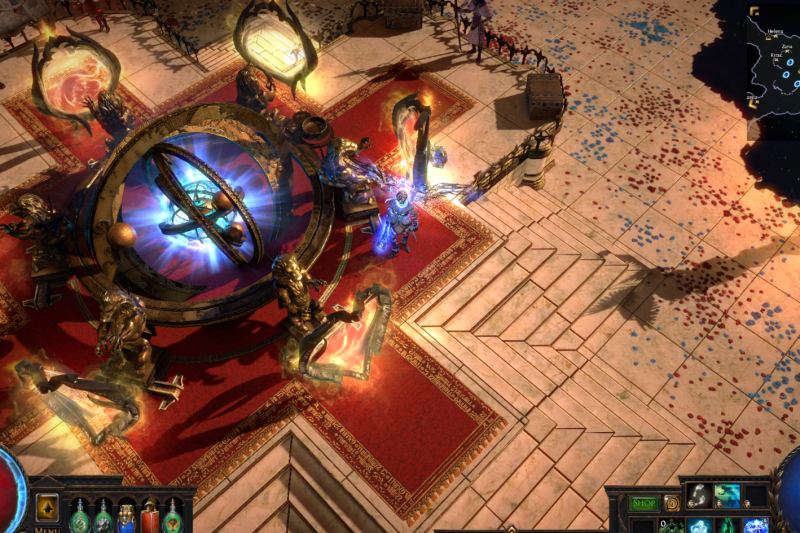
Task: Open the Menu button
Action: (x=47, y=529)
